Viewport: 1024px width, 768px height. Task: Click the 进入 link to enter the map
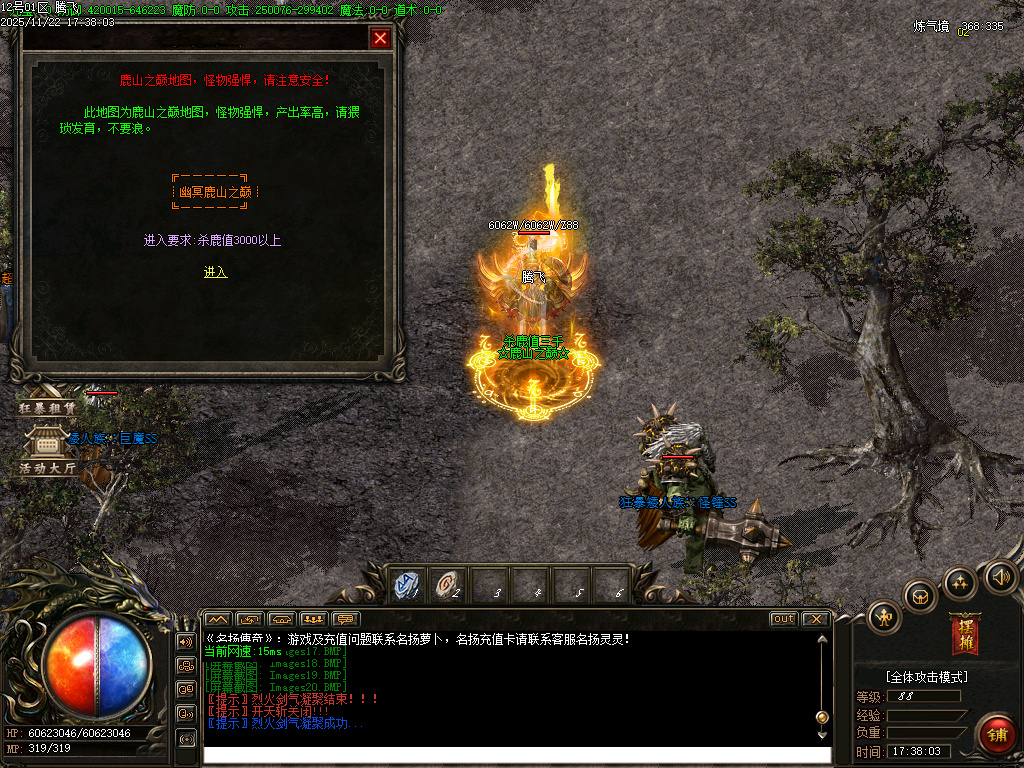(x=215, y=272)
